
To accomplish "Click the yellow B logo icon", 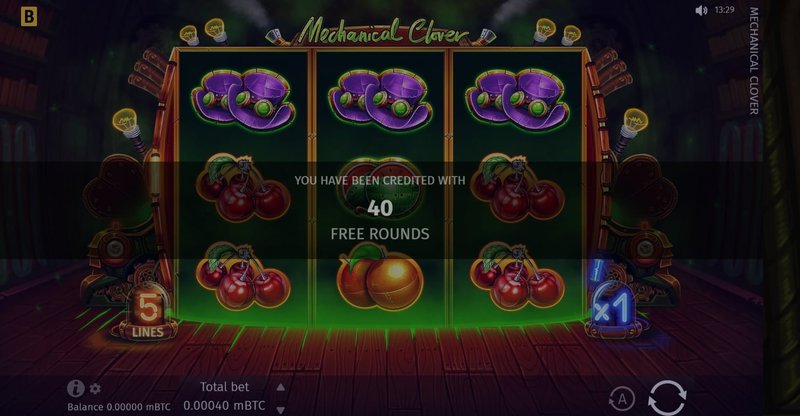I will click(14, 16).
